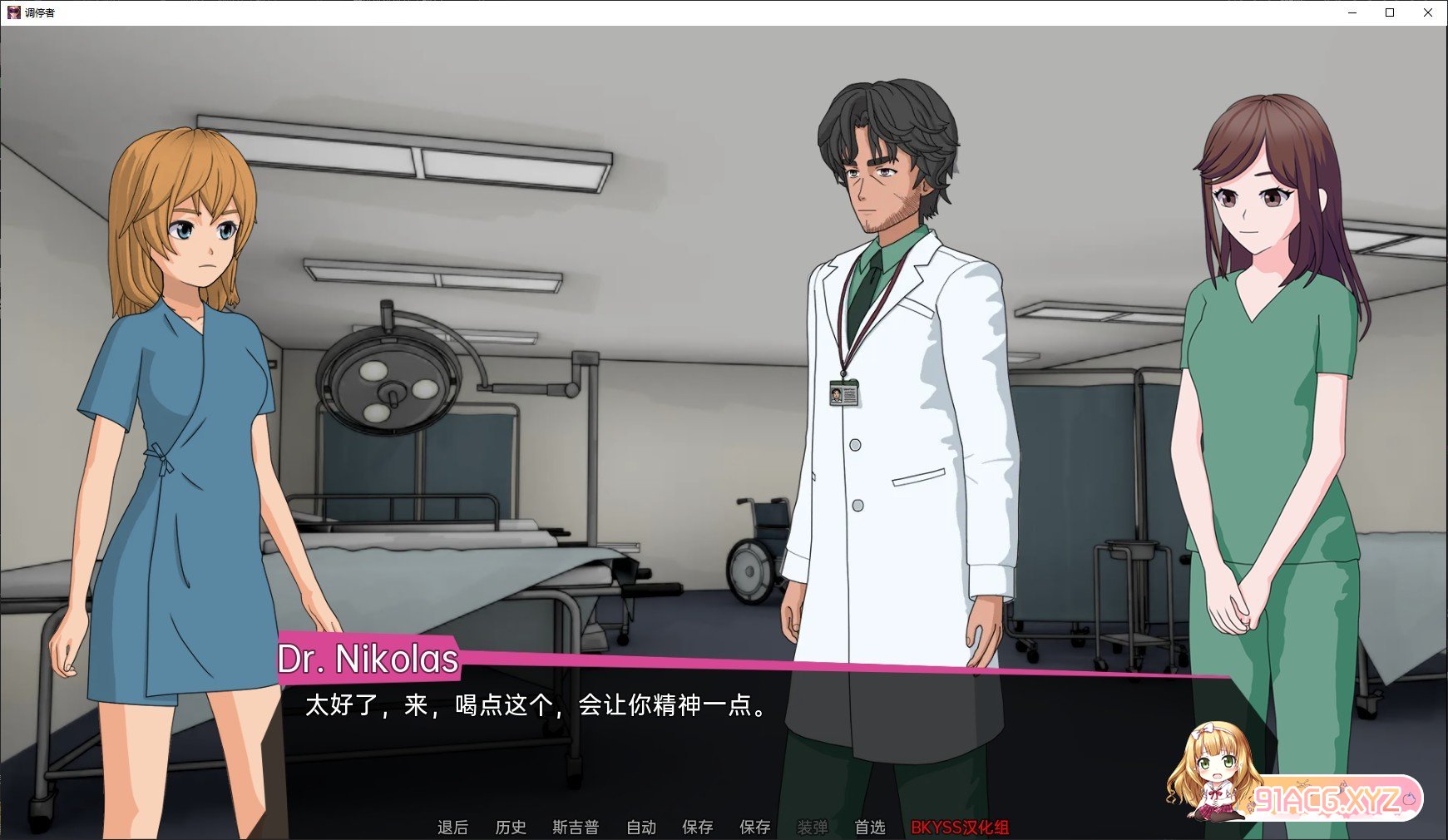The image size is (1448, 840).
Task: Minimize the game window
Action: point(1352,12)
